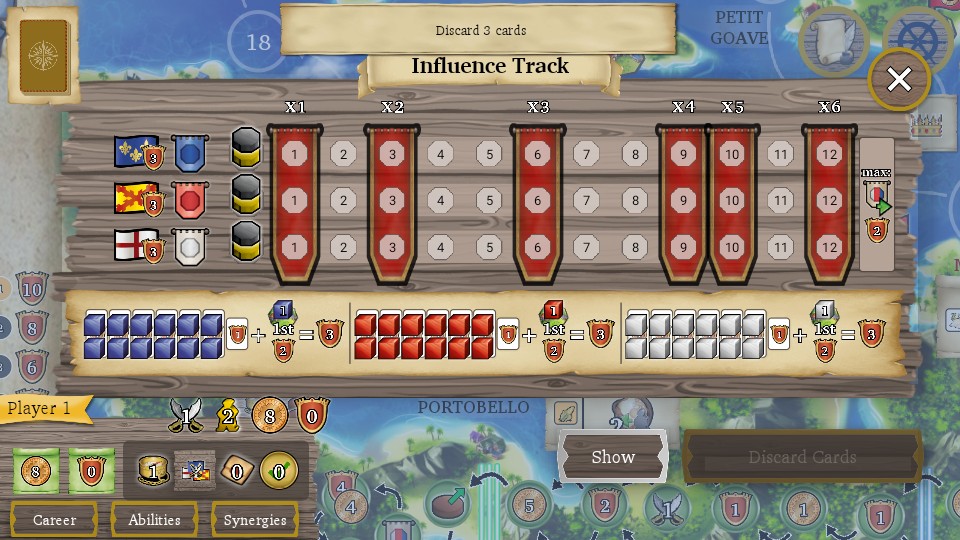Click the Player 1 banner
This screenshot has height=540, width=960.
[44, 408]
